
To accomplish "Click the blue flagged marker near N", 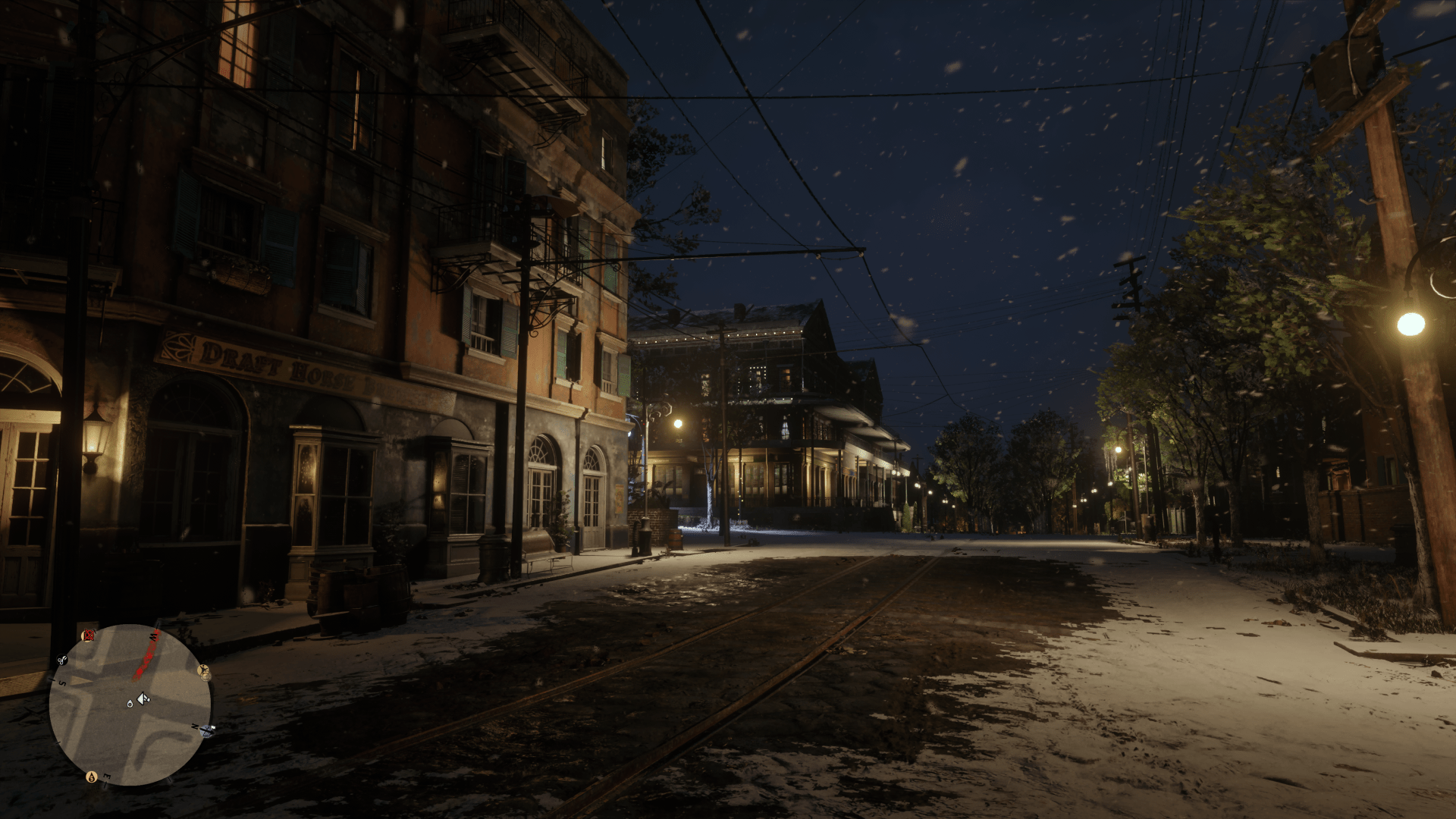I will pyautogui.click(x=209, y=730).
